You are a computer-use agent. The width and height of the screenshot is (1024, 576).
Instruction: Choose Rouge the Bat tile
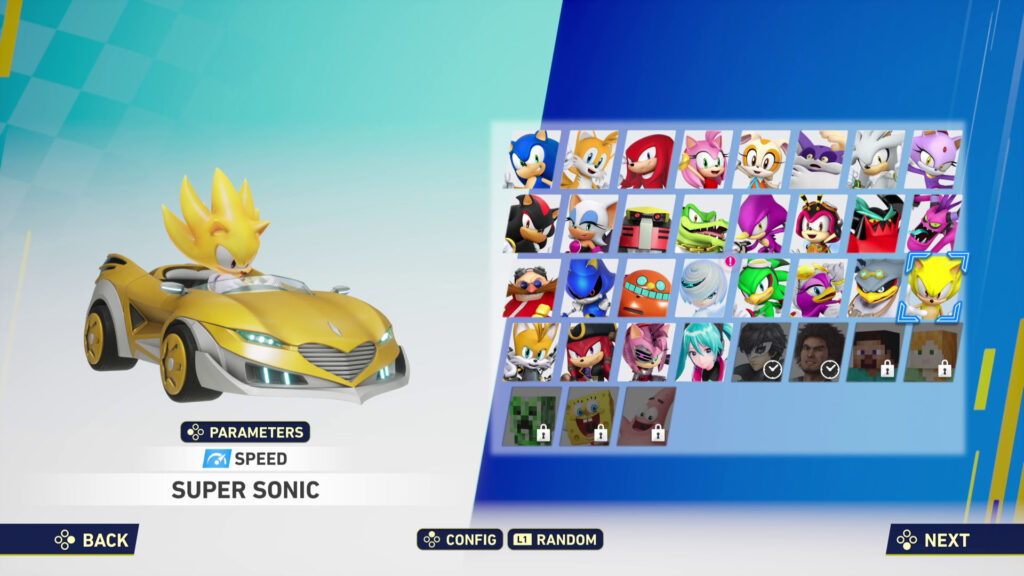click(589, 223)
